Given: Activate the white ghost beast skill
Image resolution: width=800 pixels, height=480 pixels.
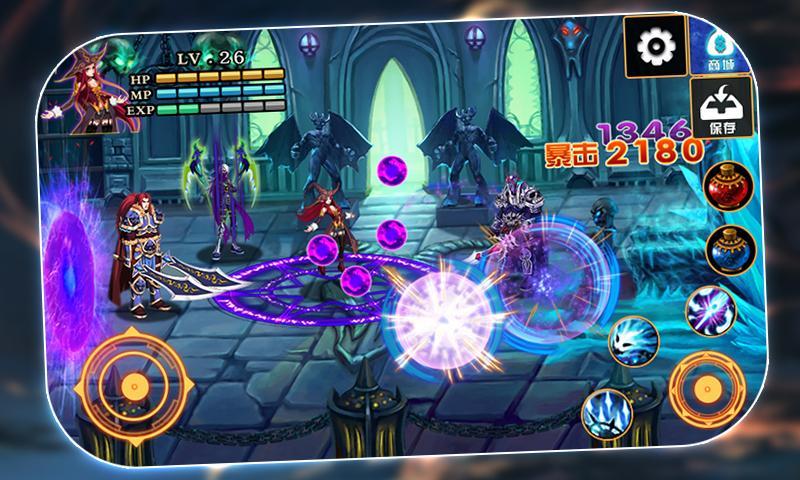Looking at the screenshot, I should point(633,340).
